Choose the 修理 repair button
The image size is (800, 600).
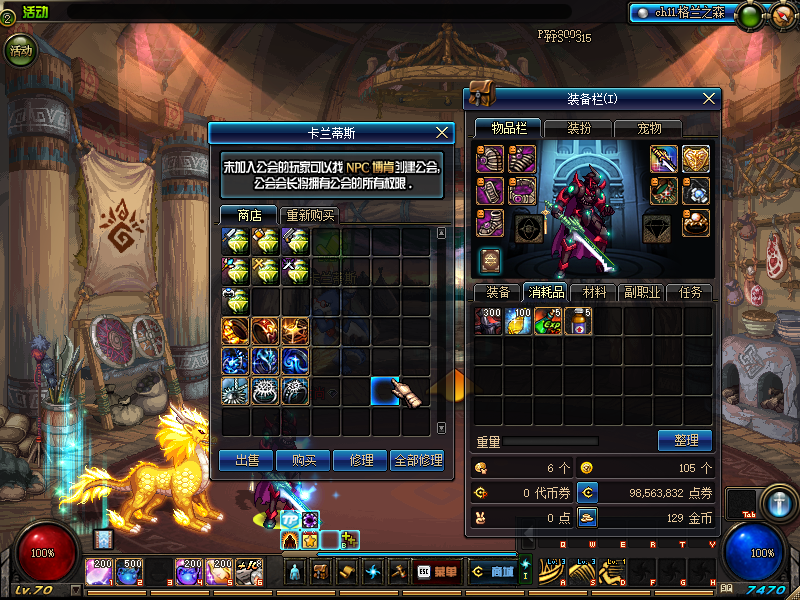coord(360,461)
